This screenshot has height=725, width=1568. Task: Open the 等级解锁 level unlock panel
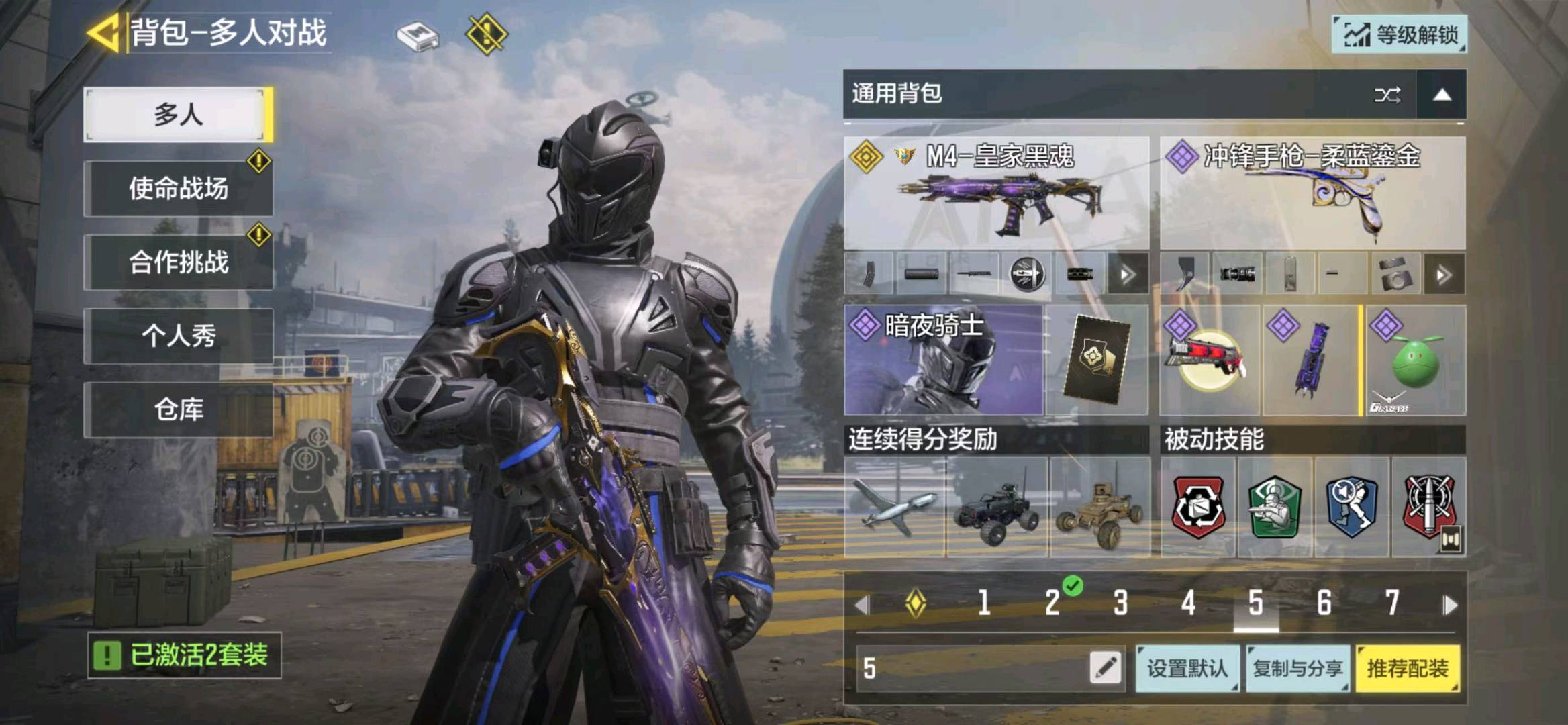pos(1399,34)
